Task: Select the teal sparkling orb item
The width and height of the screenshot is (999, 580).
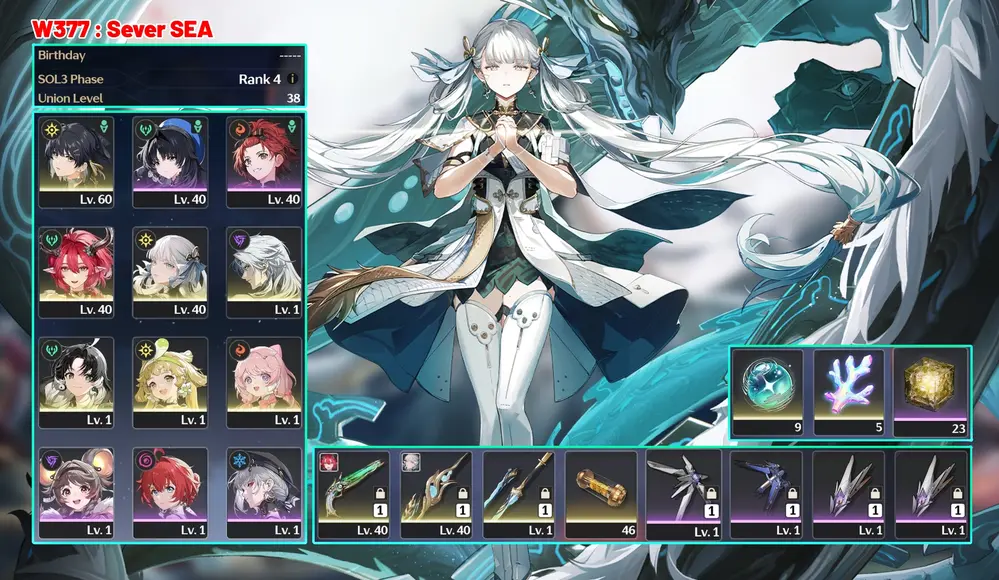Action: click(769, 387)
